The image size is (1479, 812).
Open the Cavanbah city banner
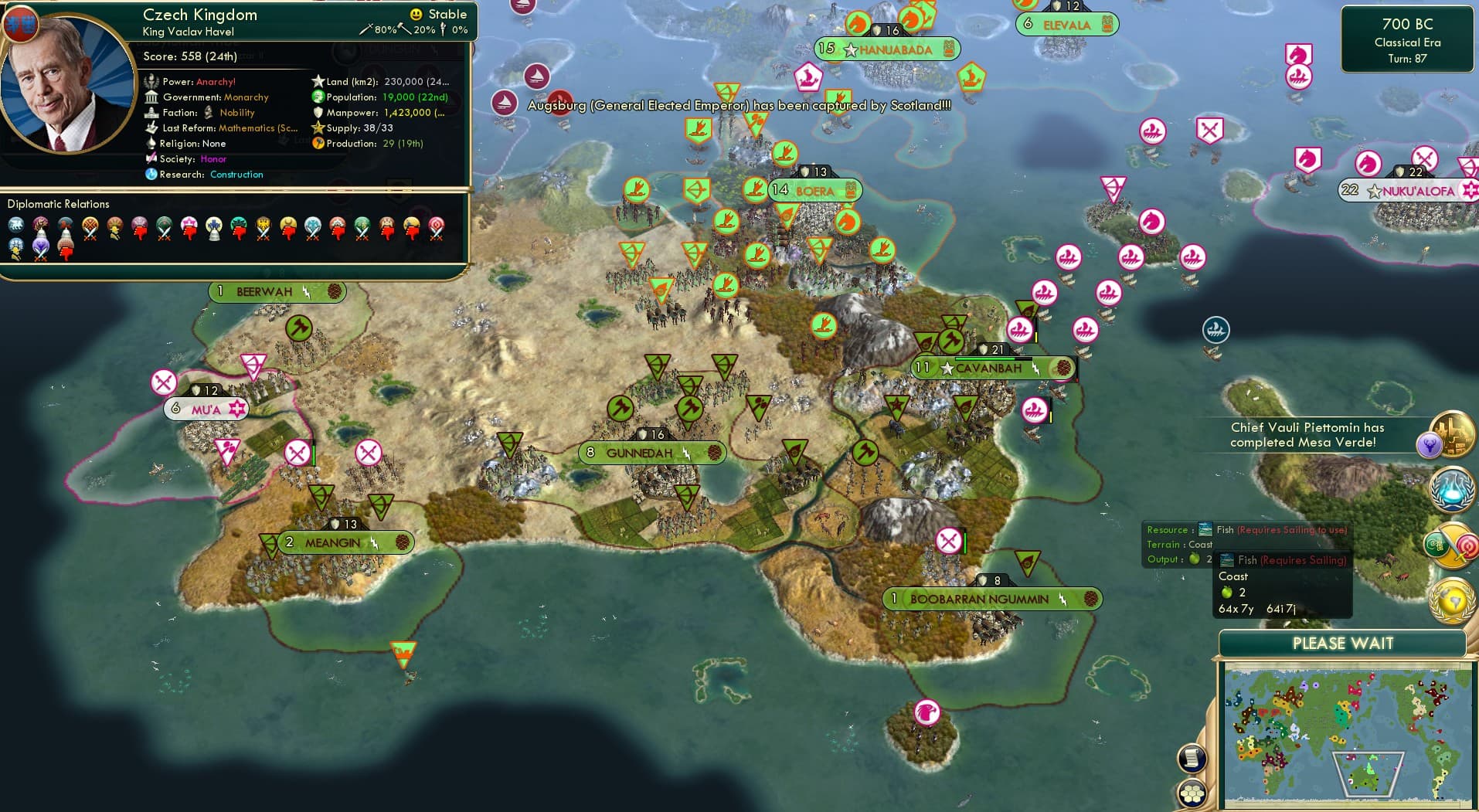coord(988,369)
